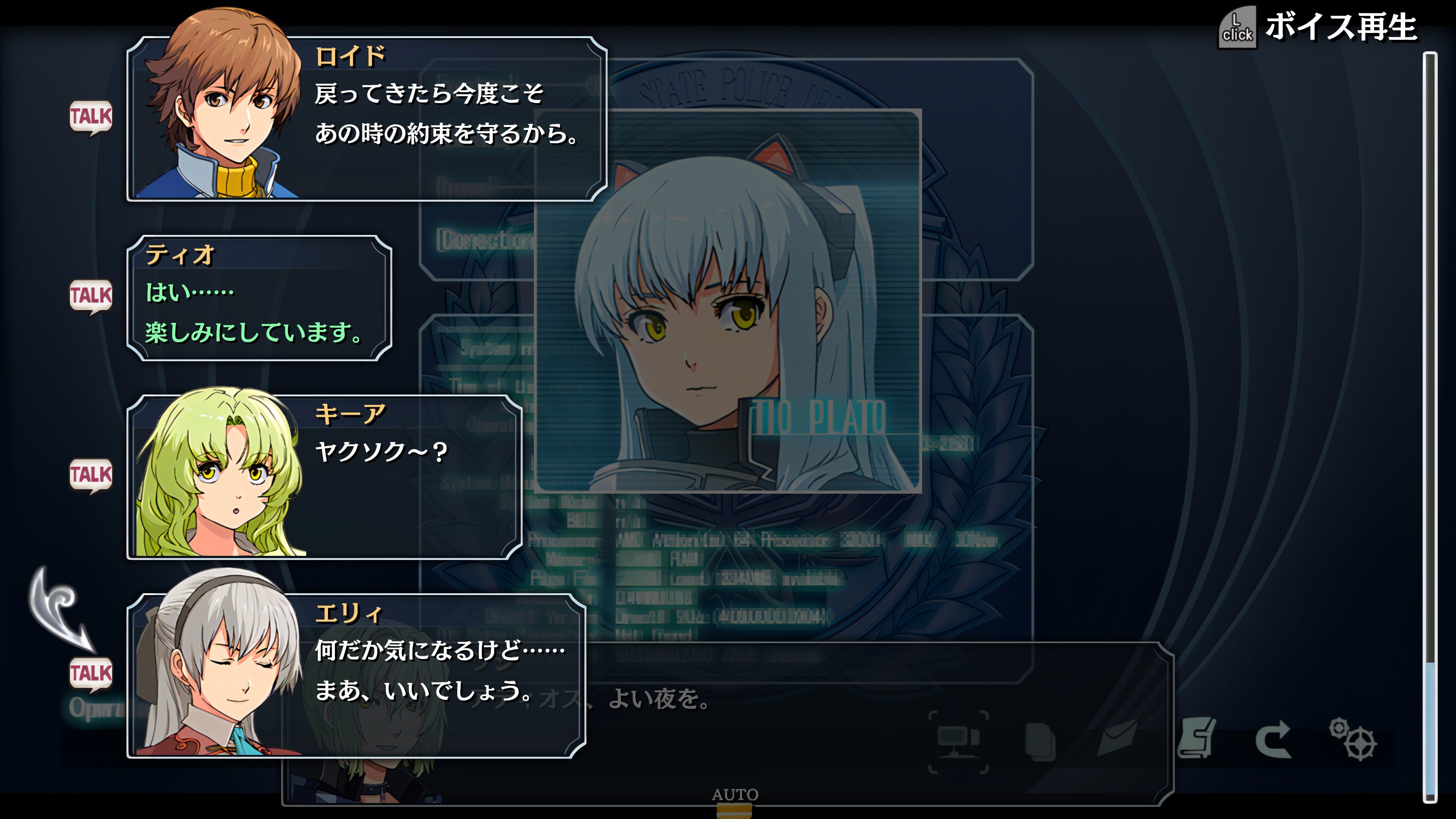Play KeA's voice line via TALK

click(91, 475)
